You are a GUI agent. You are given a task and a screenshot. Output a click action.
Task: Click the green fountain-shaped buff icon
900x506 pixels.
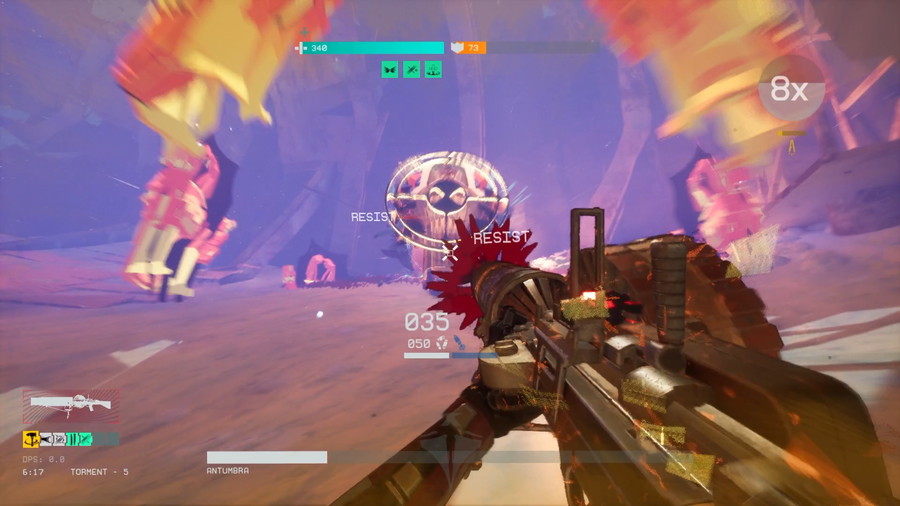(x=433, y=69)
